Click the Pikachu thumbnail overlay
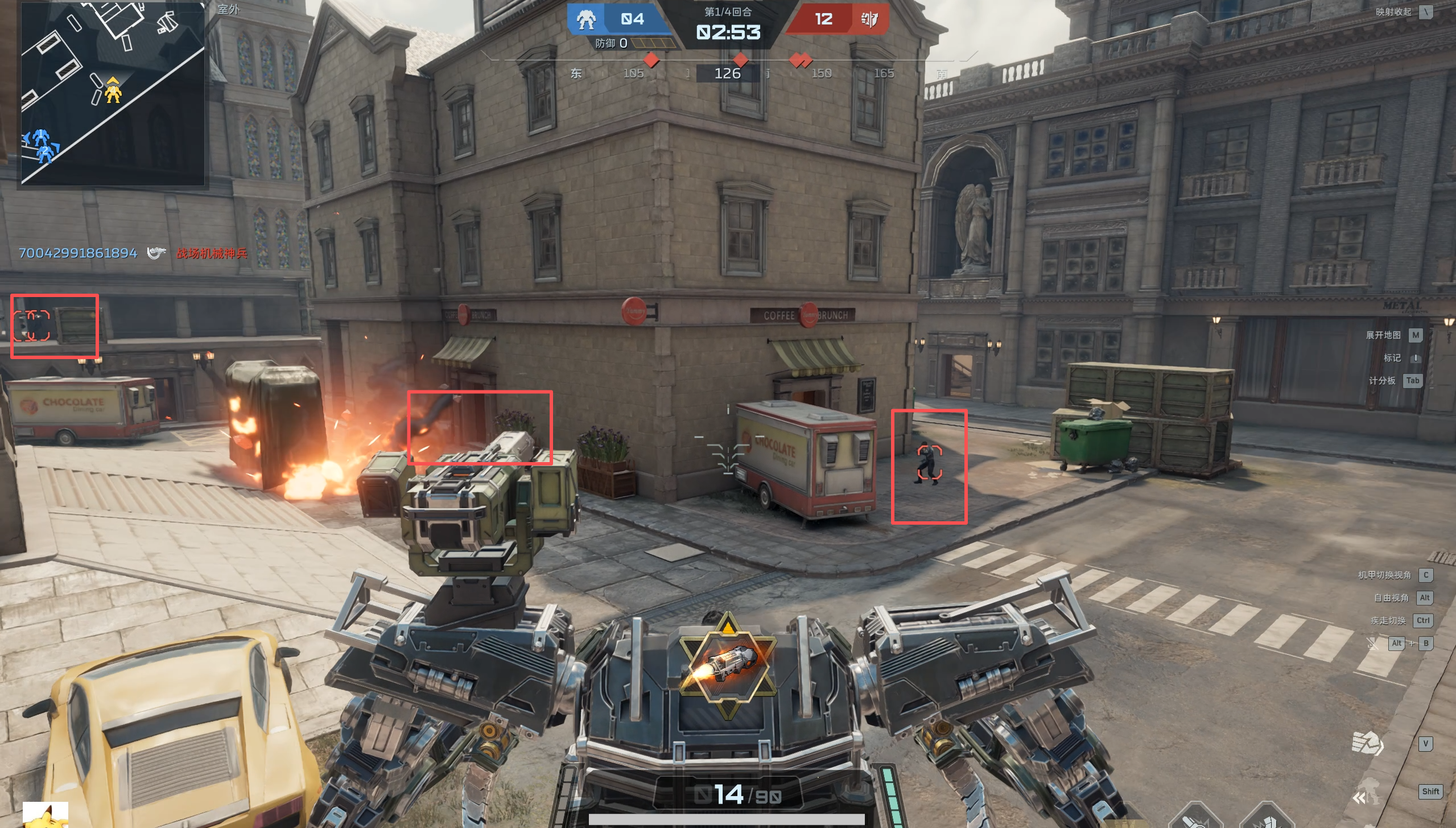Viewport: 1456px width, 828px height. coord(46,815)
